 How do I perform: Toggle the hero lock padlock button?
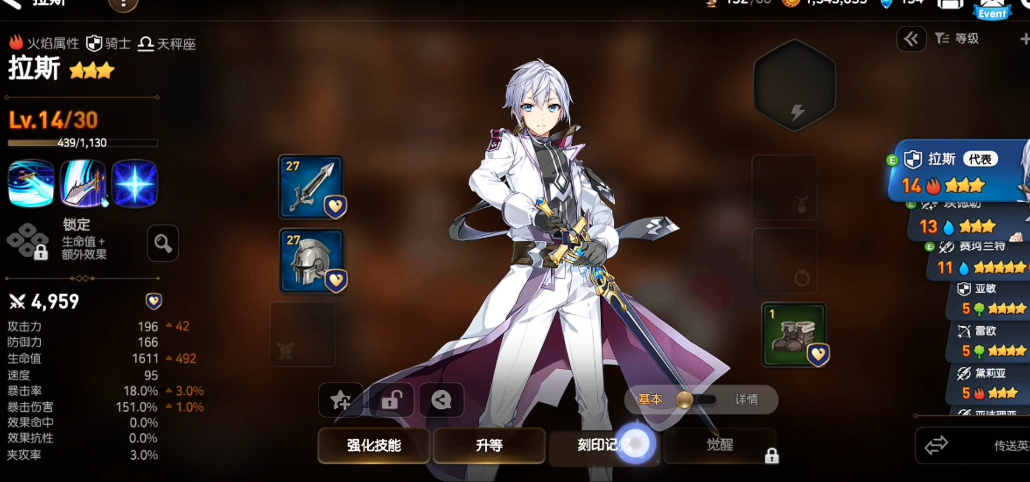[x=391, y=400]
